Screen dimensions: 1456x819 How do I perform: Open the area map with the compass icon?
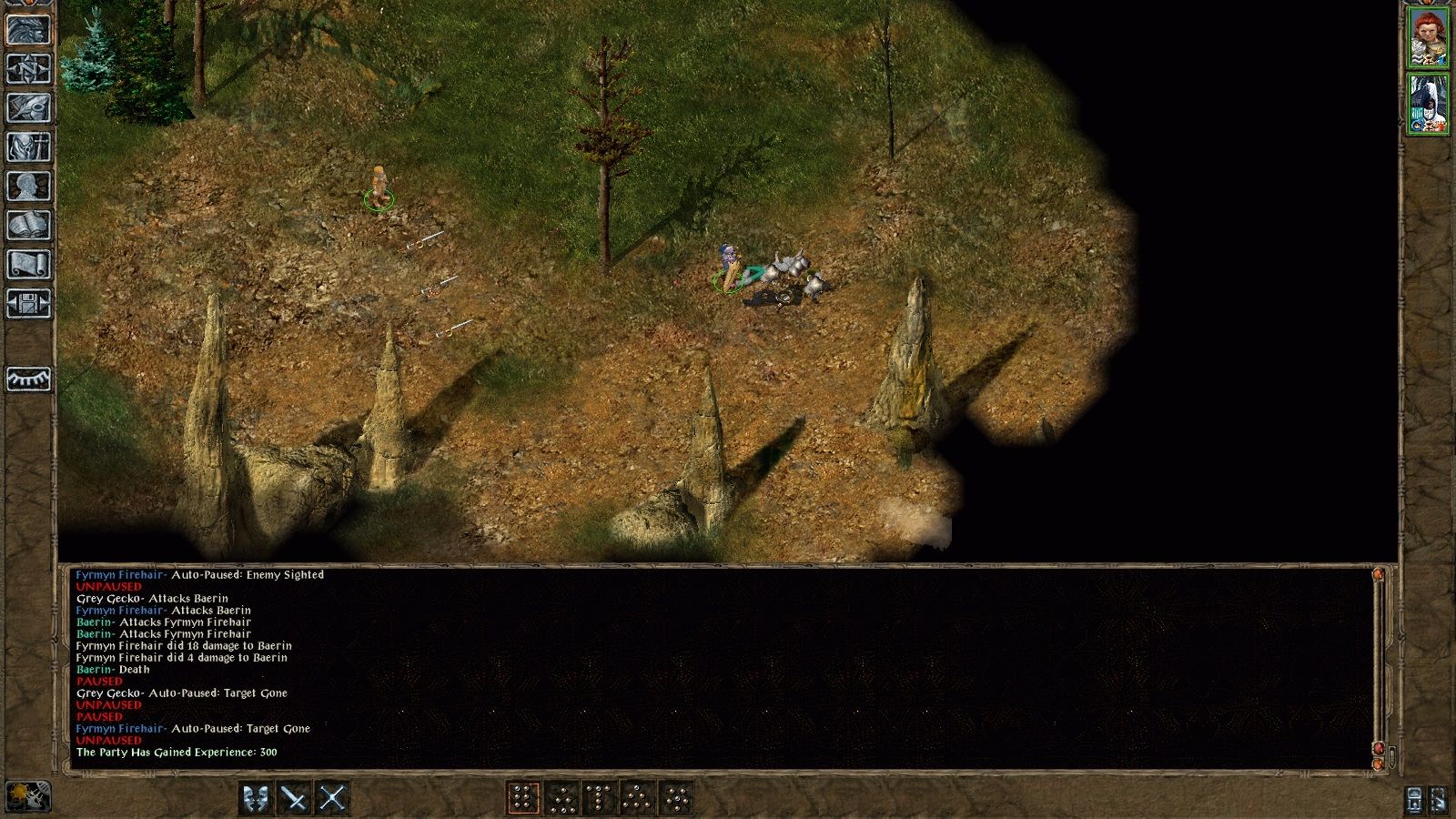coord(28,69)
